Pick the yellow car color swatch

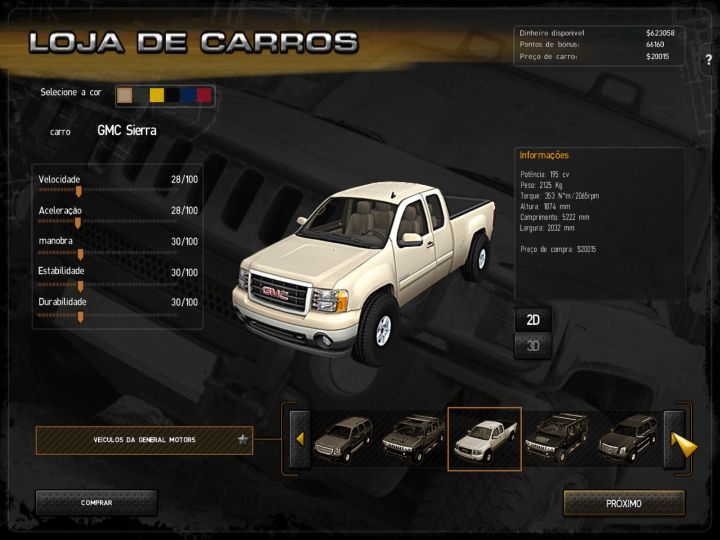pos(156,95)
